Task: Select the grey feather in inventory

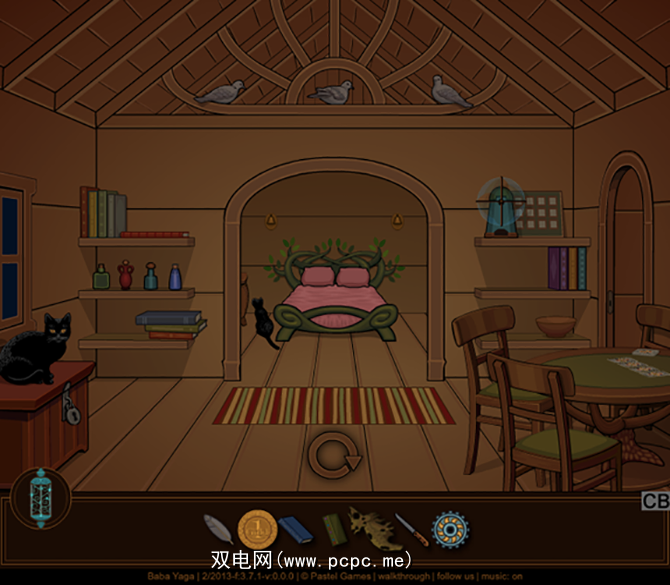Action: tap(217, 528)
